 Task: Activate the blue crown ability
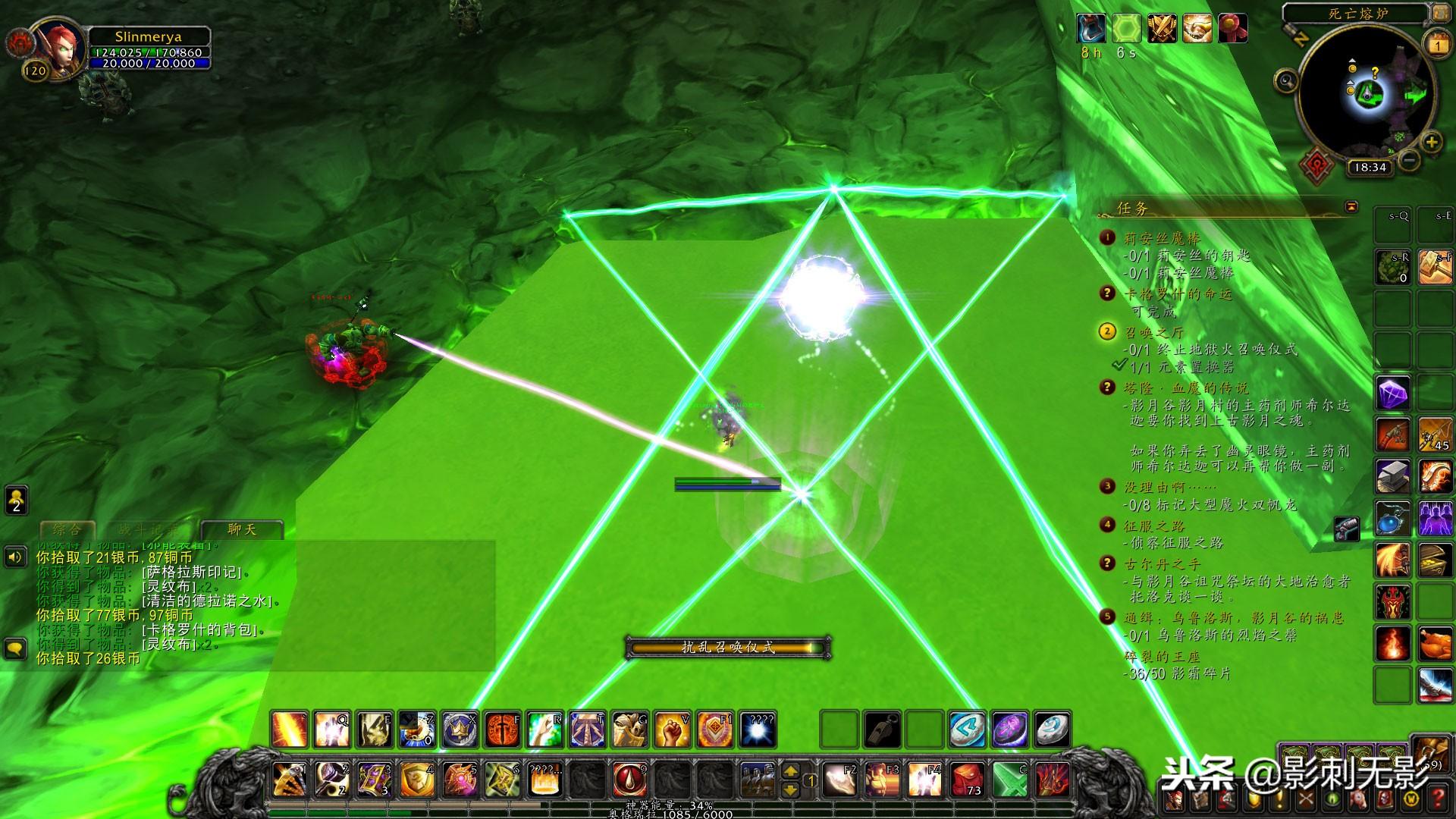tap(460, 730)
